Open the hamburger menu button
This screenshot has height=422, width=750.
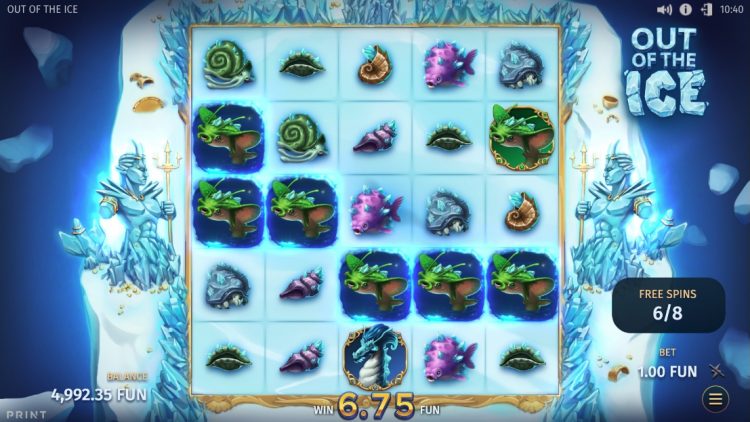click(x=716, y=400)
